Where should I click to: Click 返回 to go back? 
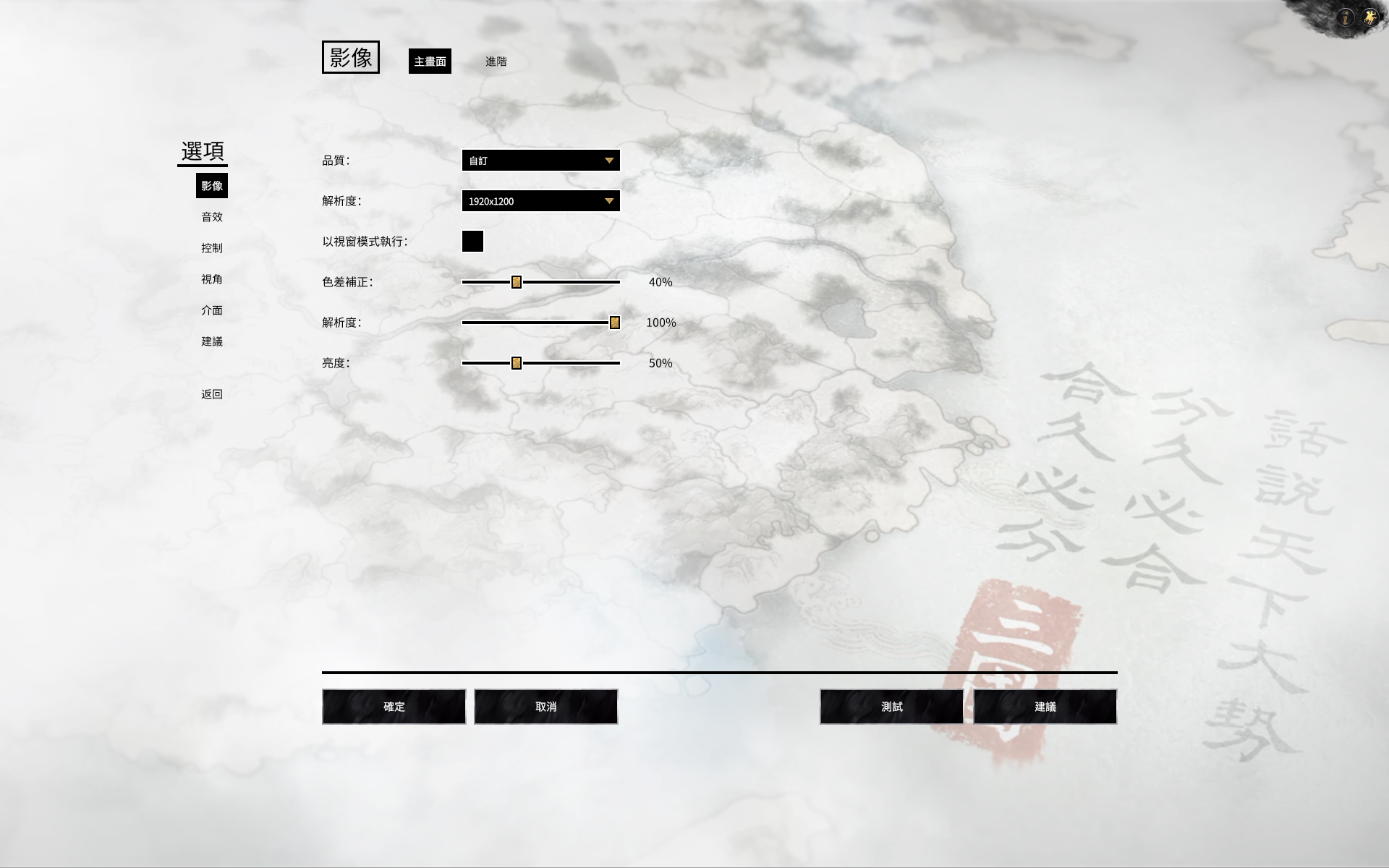point(212,394)
